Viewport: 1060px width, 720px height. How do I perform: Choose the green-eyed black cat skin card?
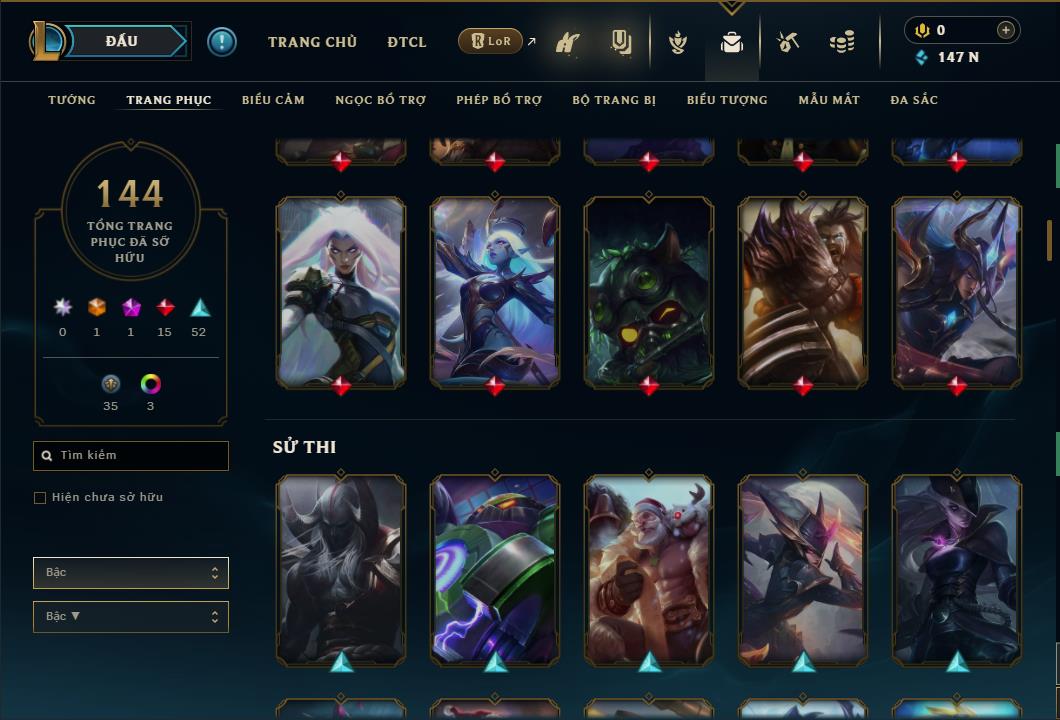click(649, 290)
